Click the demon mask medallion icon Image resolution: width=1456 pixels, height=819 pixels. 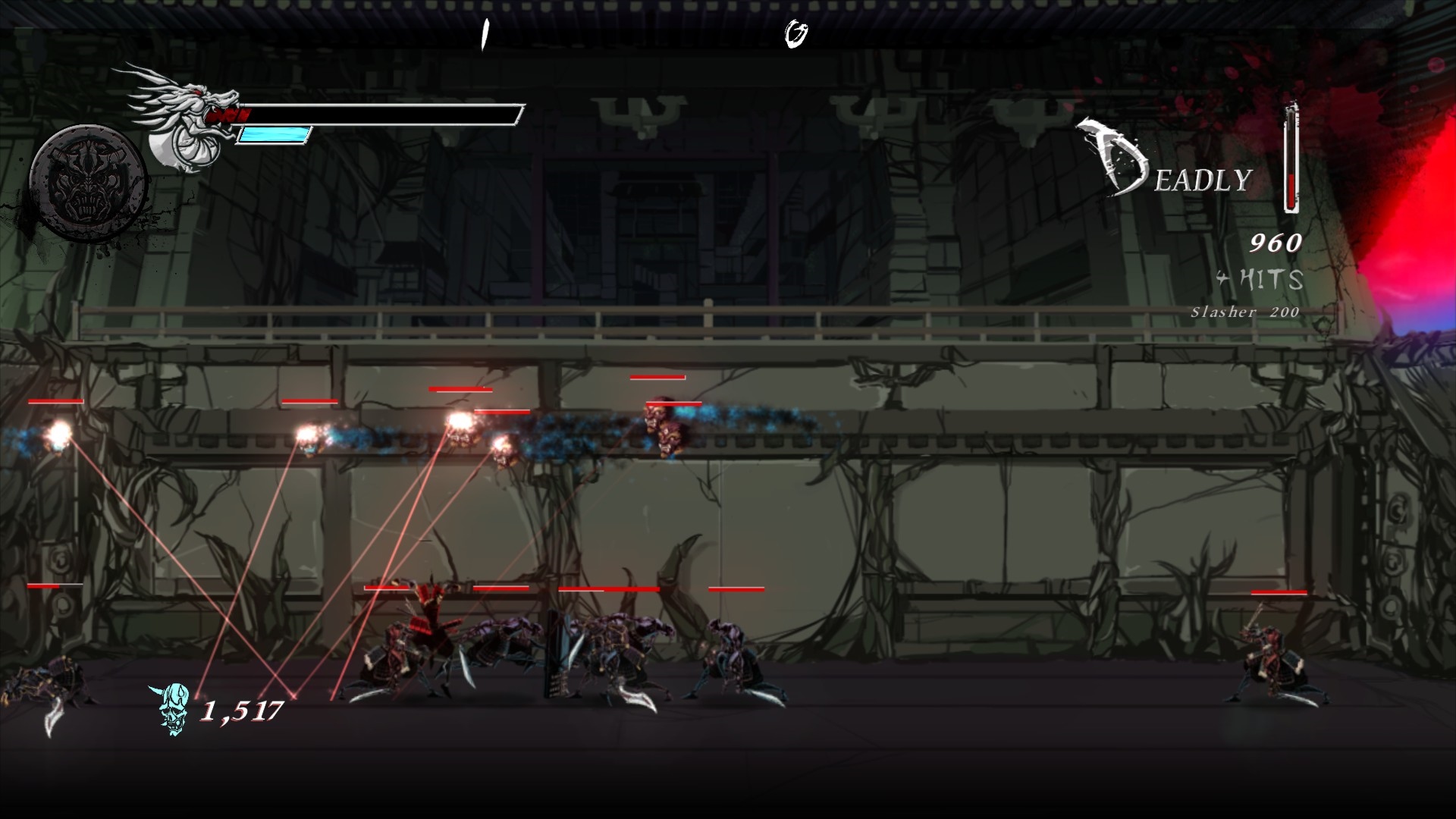87,183
